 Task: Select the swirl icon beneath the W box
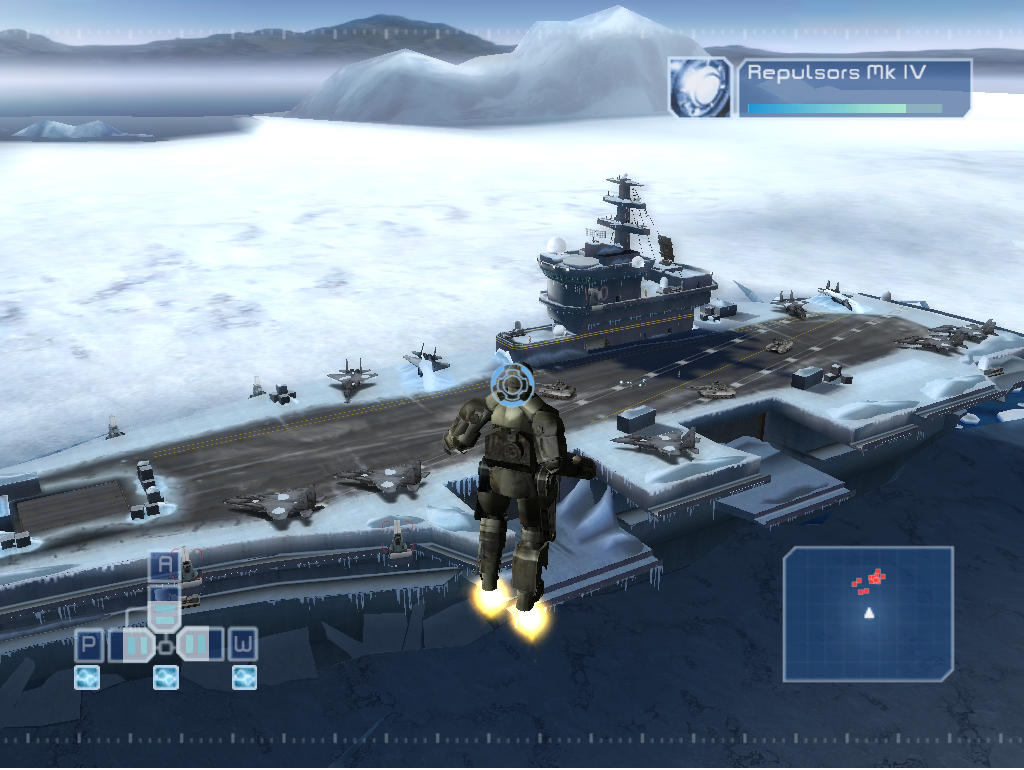244,678
